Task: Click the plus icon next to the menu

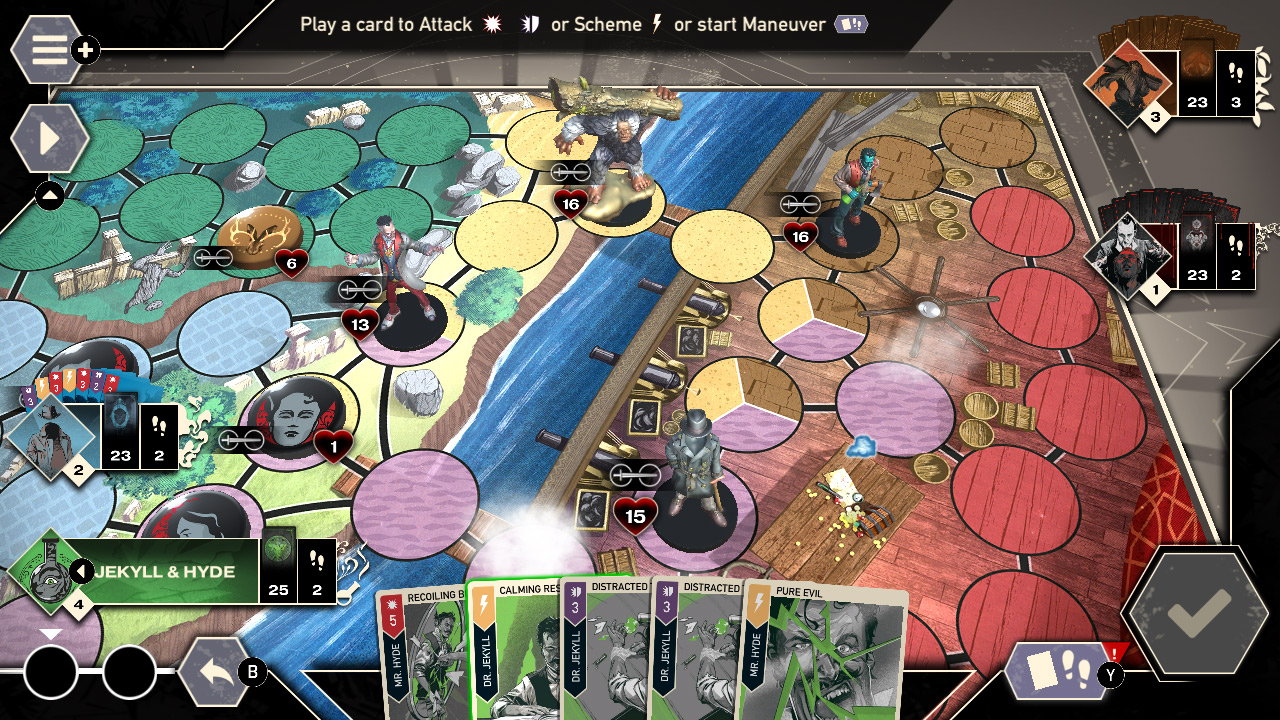Action: pyautogui.click(x=85, y=47)
